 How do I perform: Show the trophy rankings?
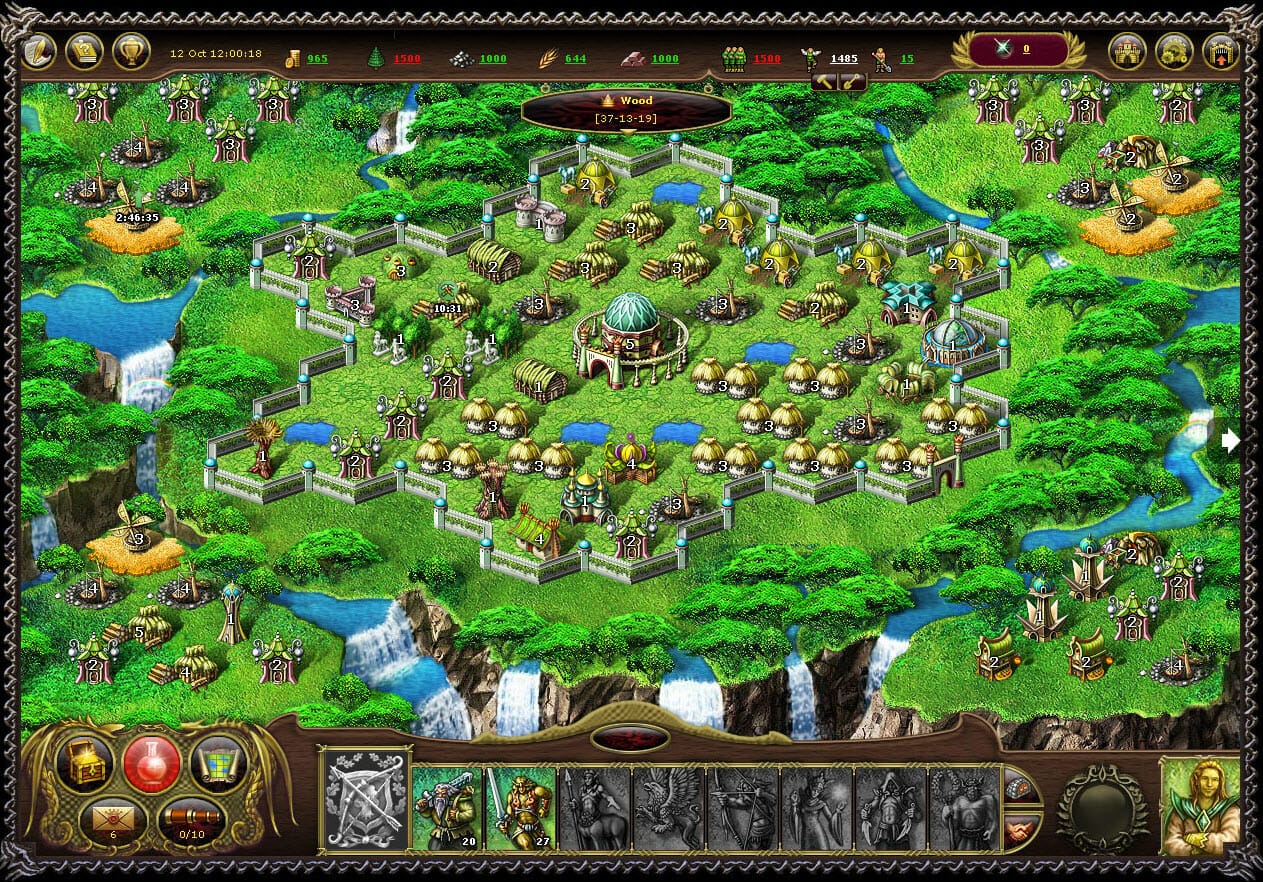(x=131, y=52)
